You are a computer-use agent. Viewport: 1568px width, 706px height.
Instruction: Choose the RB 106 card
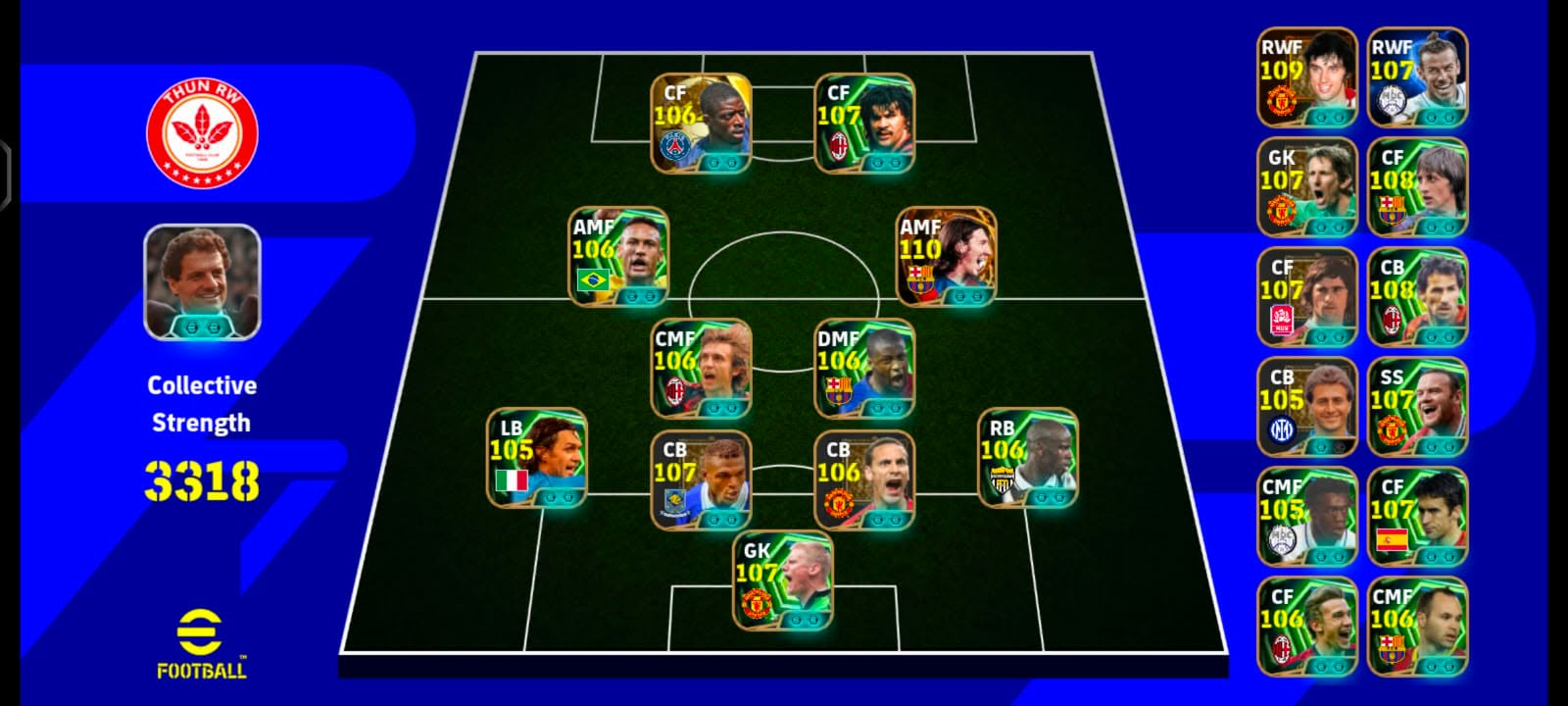tap(1028, 458)
